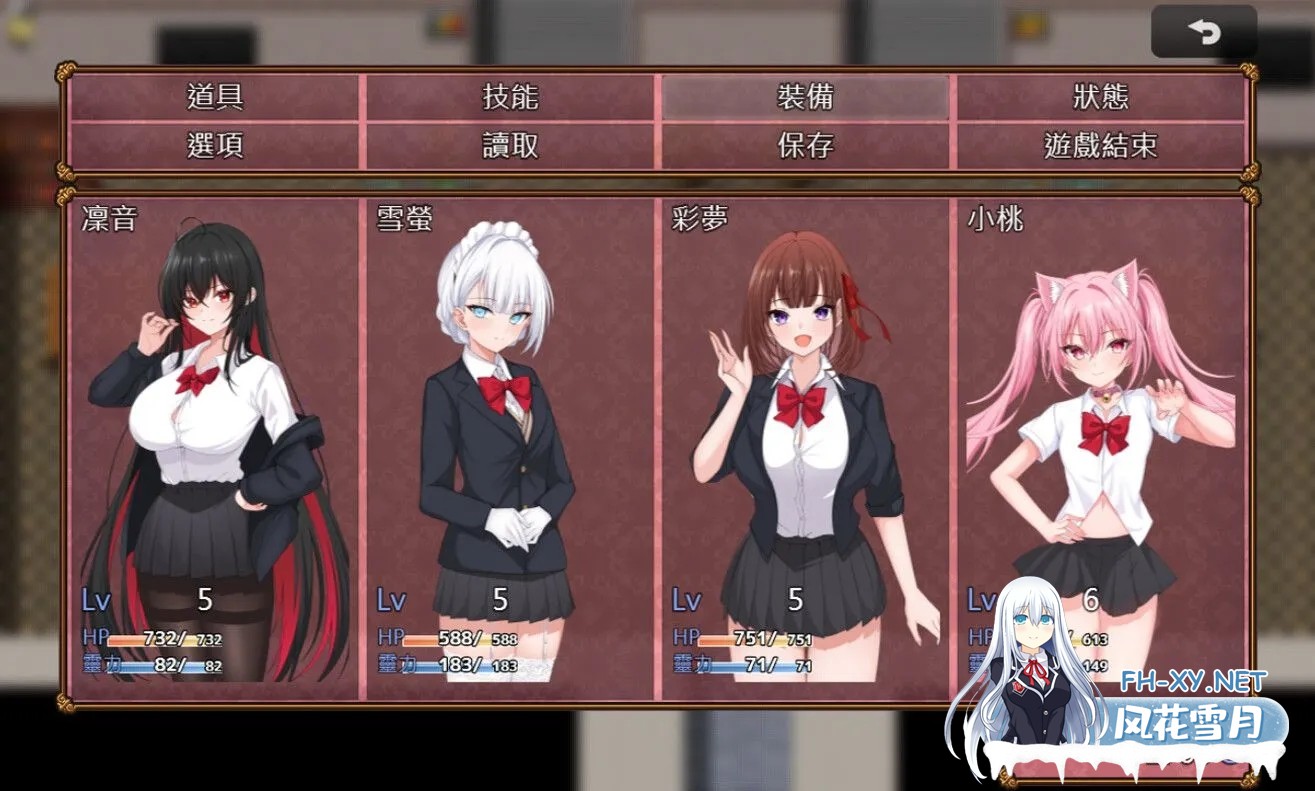Choose 保存 to save the game
This screenshot has height=791, width=1315.
tap(805, 146)
